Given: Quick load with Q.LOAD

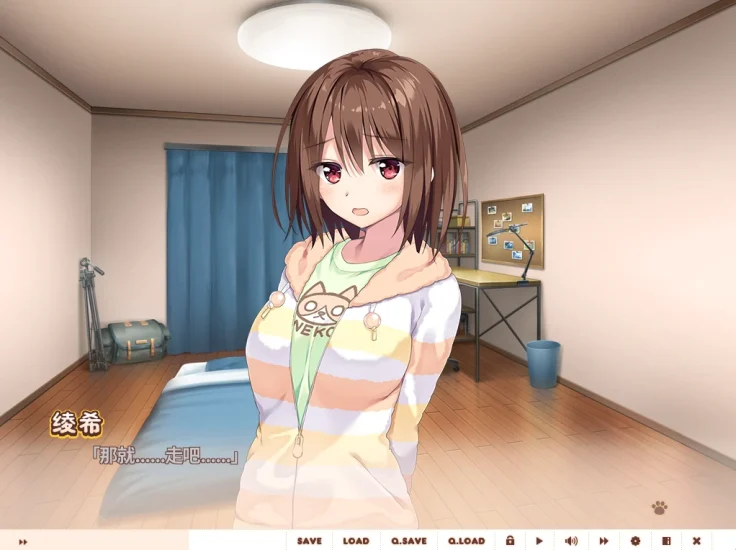Looking at the screenshot, I should [x=466, y=541].
